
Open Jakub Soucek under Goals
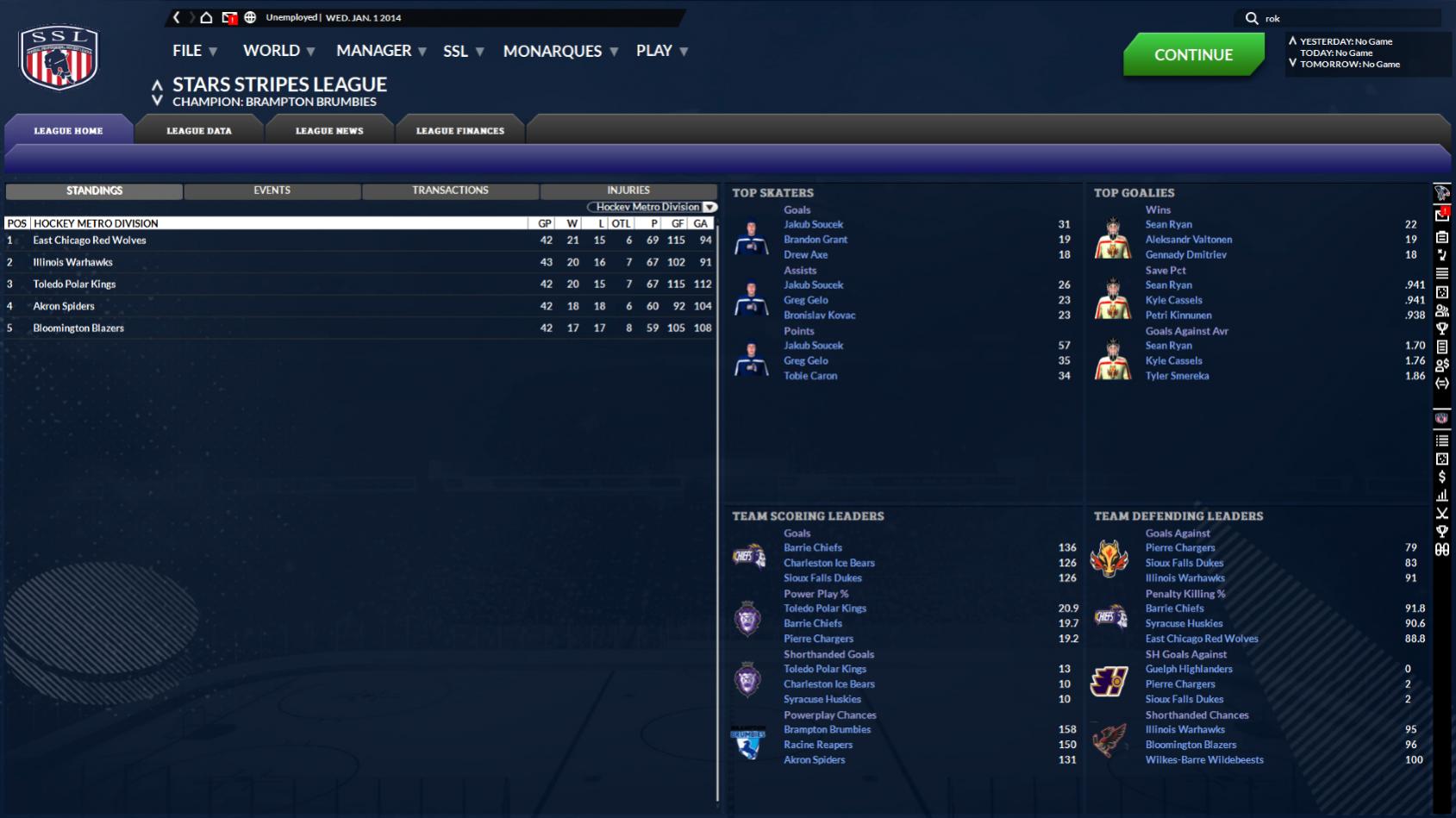click(813, 224)
